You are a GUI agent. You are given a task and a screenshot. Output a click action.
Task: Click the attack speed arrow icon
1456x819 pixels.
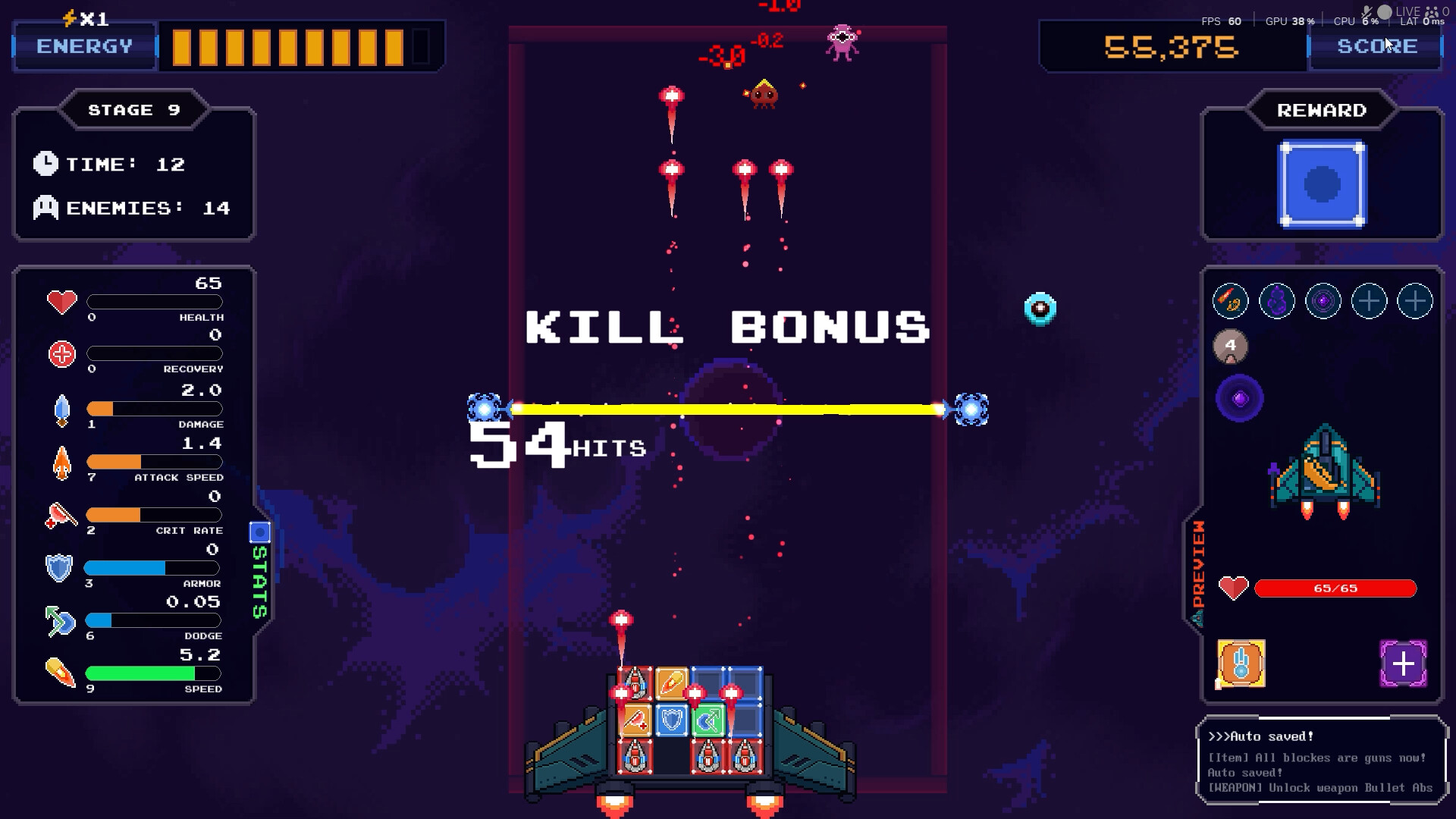(61, 461)
